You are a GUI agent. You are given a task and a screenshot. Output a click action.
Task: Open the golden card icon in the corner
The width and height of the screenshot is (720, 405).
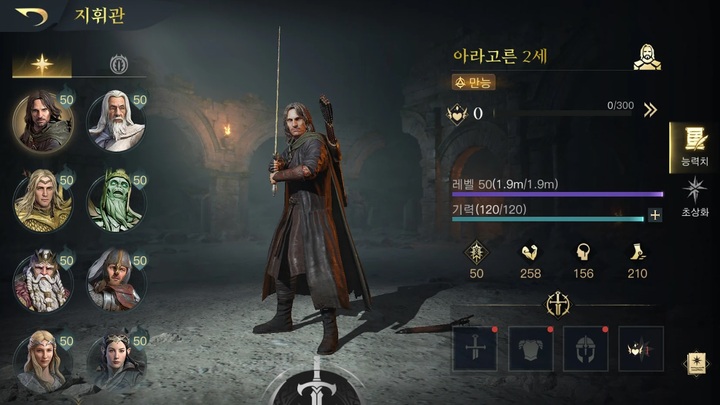pyautogui.click(x=695, y=364)
